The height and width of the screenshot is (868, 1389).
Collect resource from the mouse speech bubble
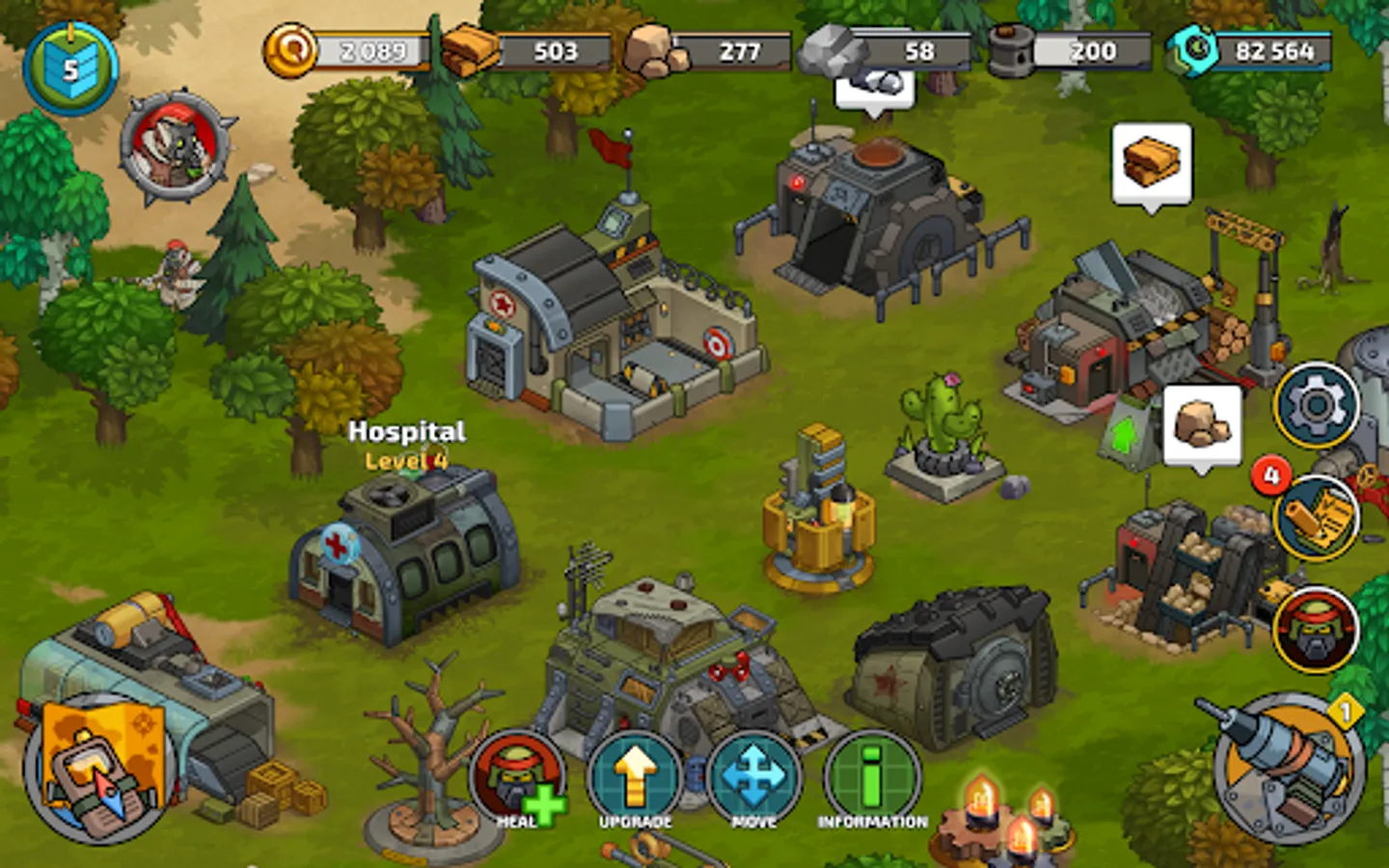coord(873,86)
